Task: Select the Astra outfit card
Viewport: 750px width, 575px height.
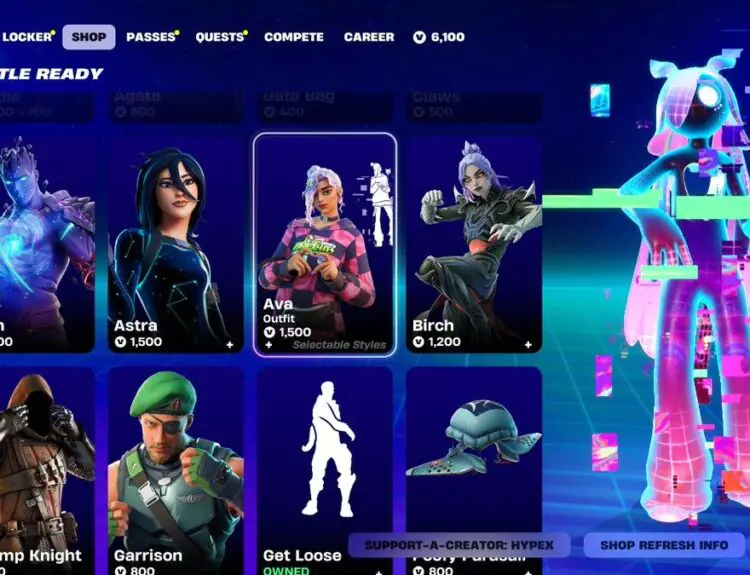Action: point(175,245)
